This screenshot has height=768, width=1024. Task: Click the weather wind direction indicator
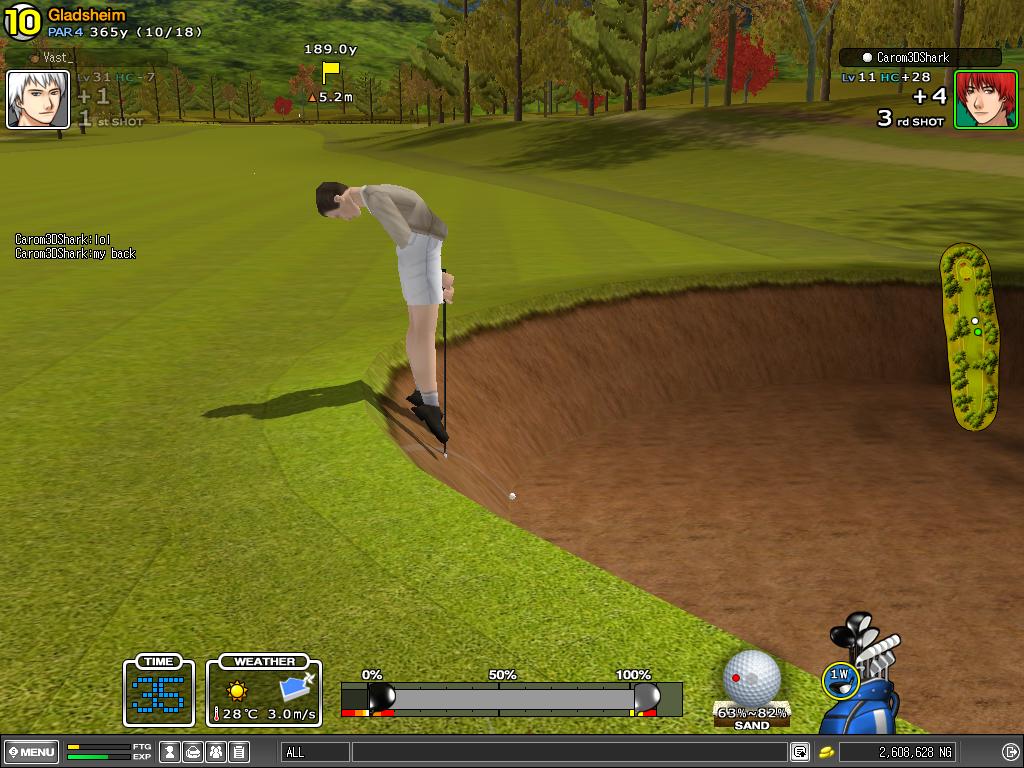297,688
